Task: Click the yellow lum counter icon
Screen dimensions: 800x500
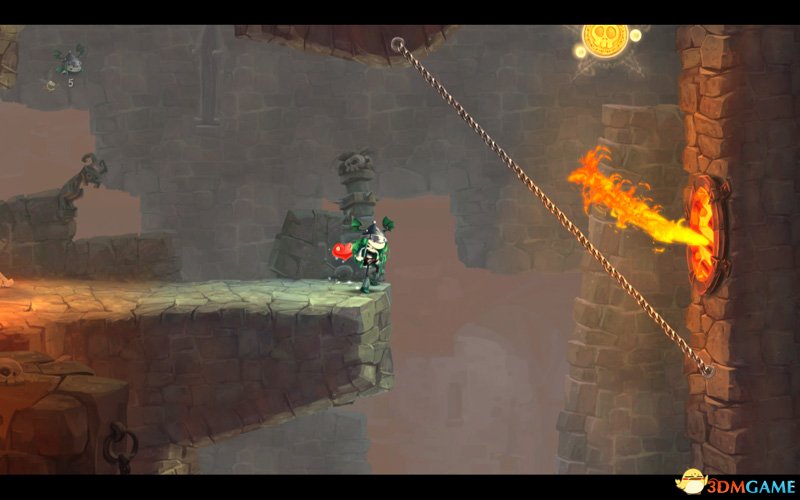Action: click(x=50, y=86)
